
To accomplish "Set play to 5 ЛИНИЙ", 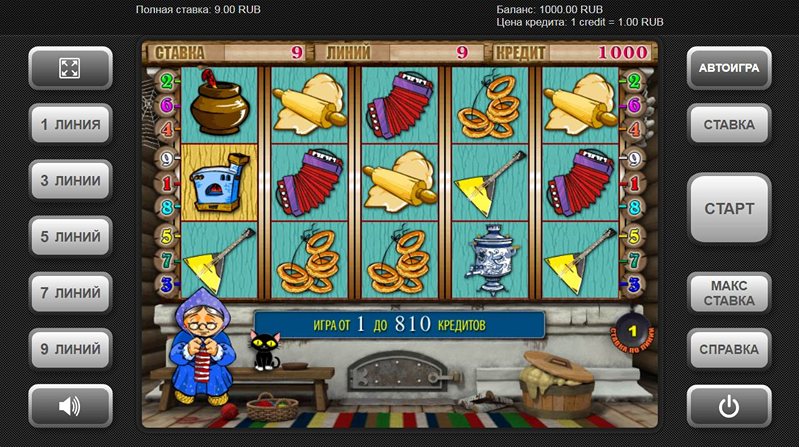I will pos(70,237).
